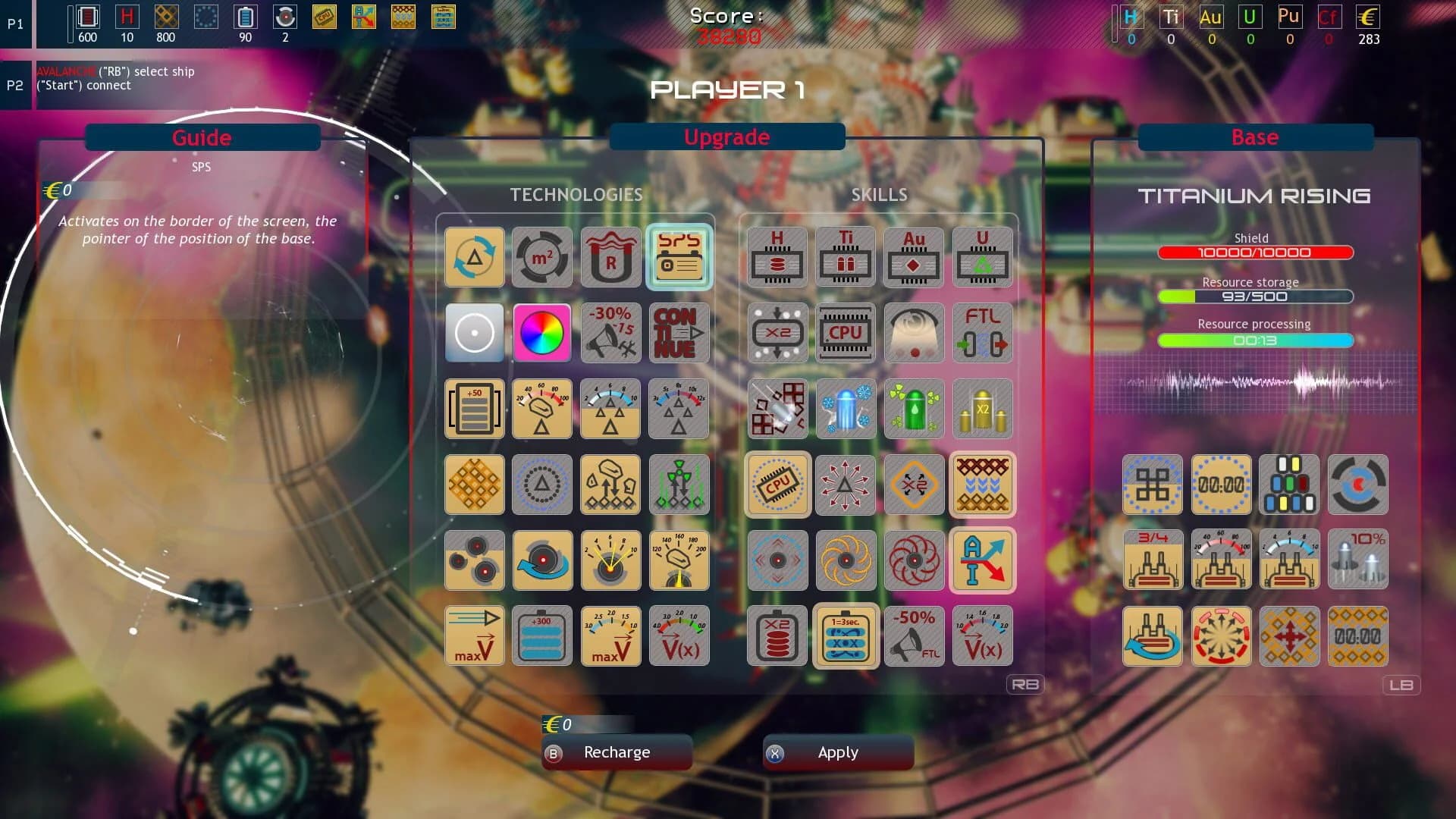Select the FTL skill upgrade
The width and height of the screenshot is (1456, 819).
coord(982,333)
